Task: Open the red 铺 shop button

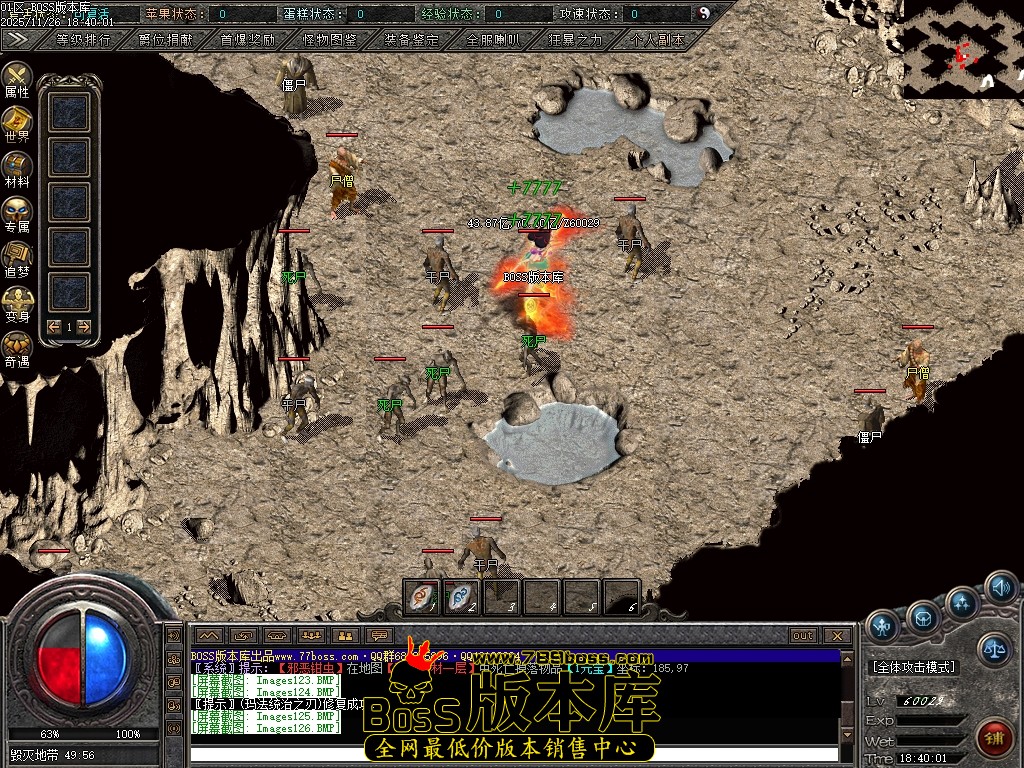Action: (994, 738)
